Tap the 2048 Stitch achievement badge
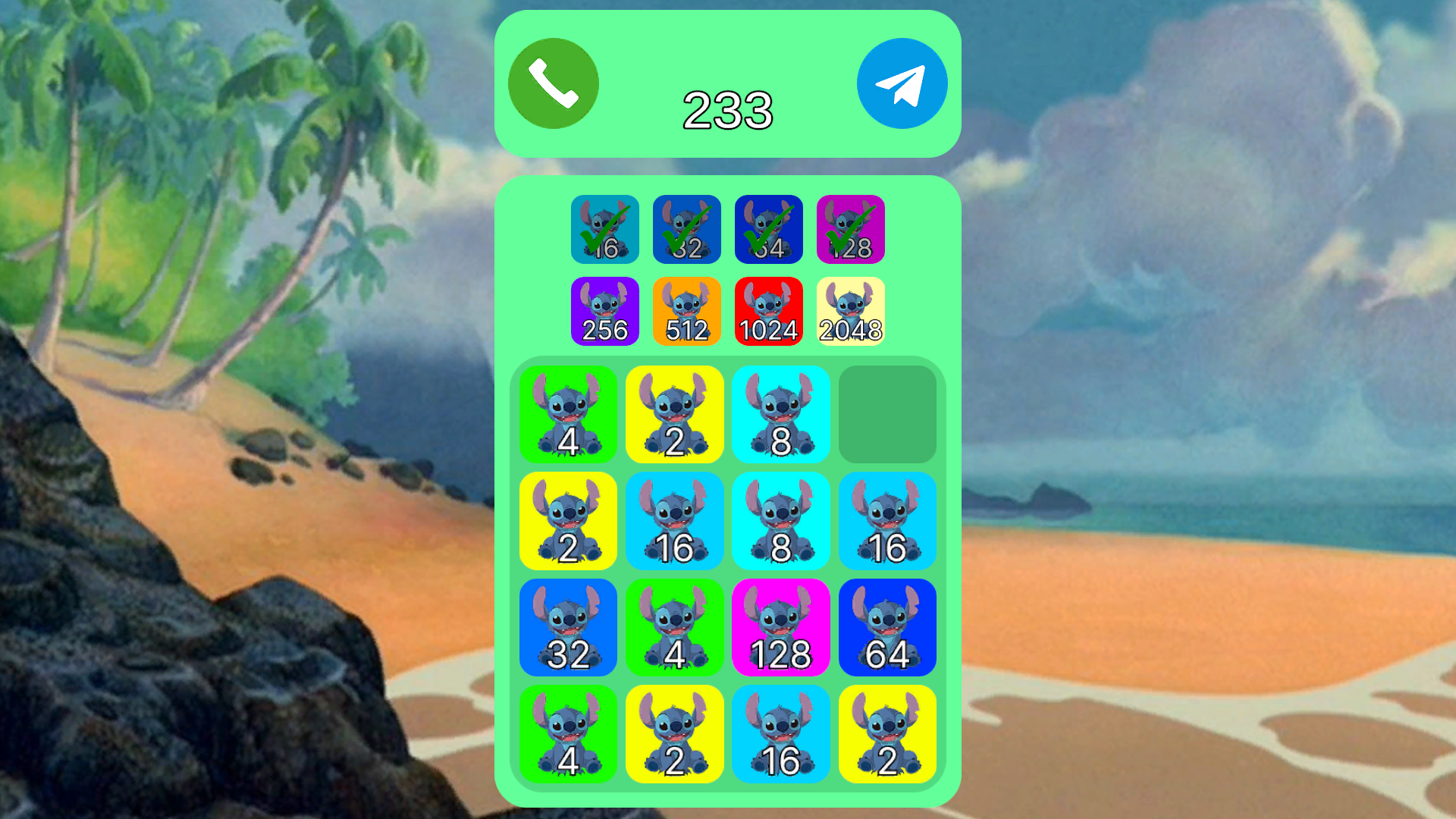 (850, 310)
